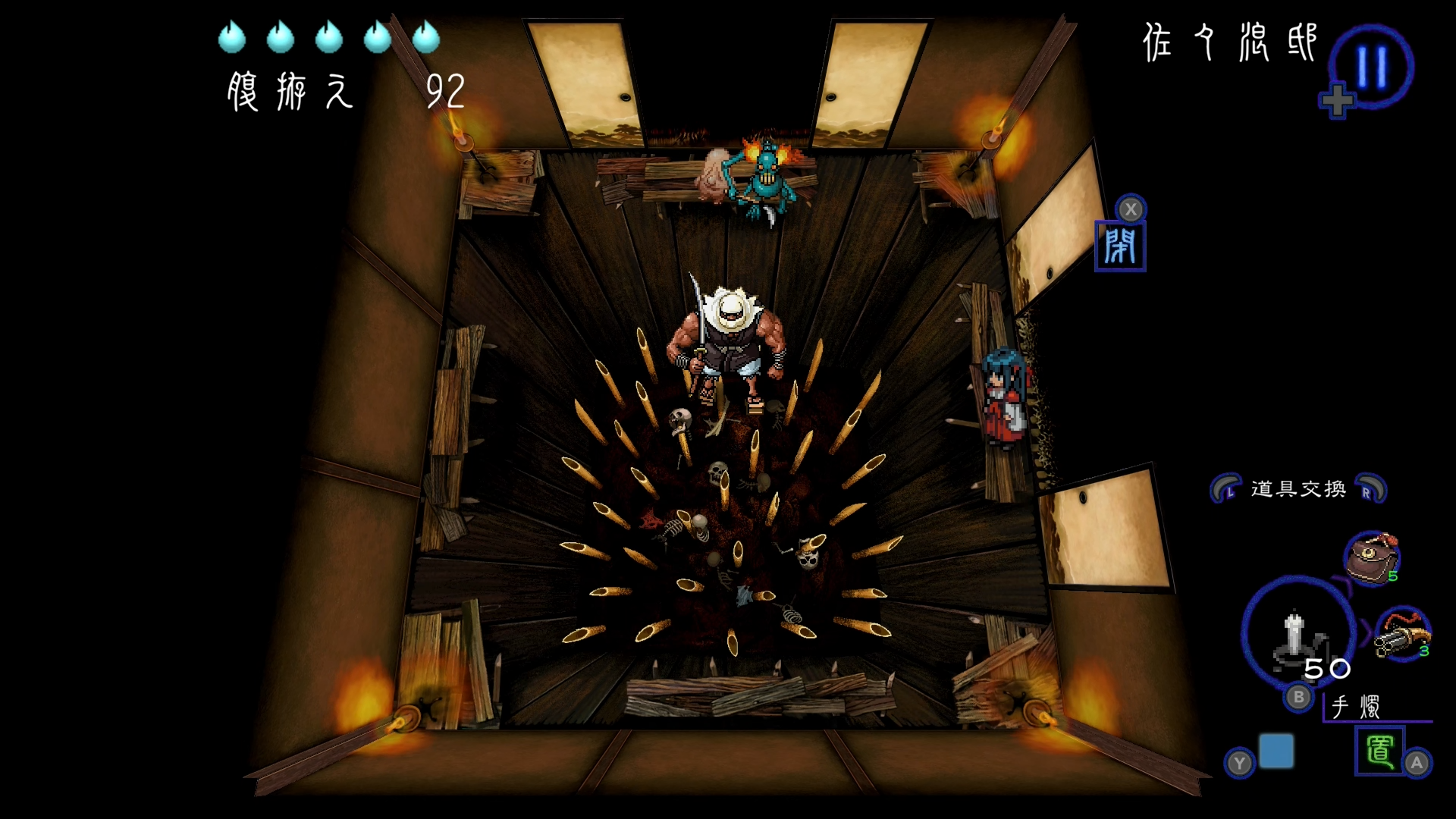Activate the green 置 place action tile
The height and width of the screenshot is (819, 1456).
(x=1379, y=751)
